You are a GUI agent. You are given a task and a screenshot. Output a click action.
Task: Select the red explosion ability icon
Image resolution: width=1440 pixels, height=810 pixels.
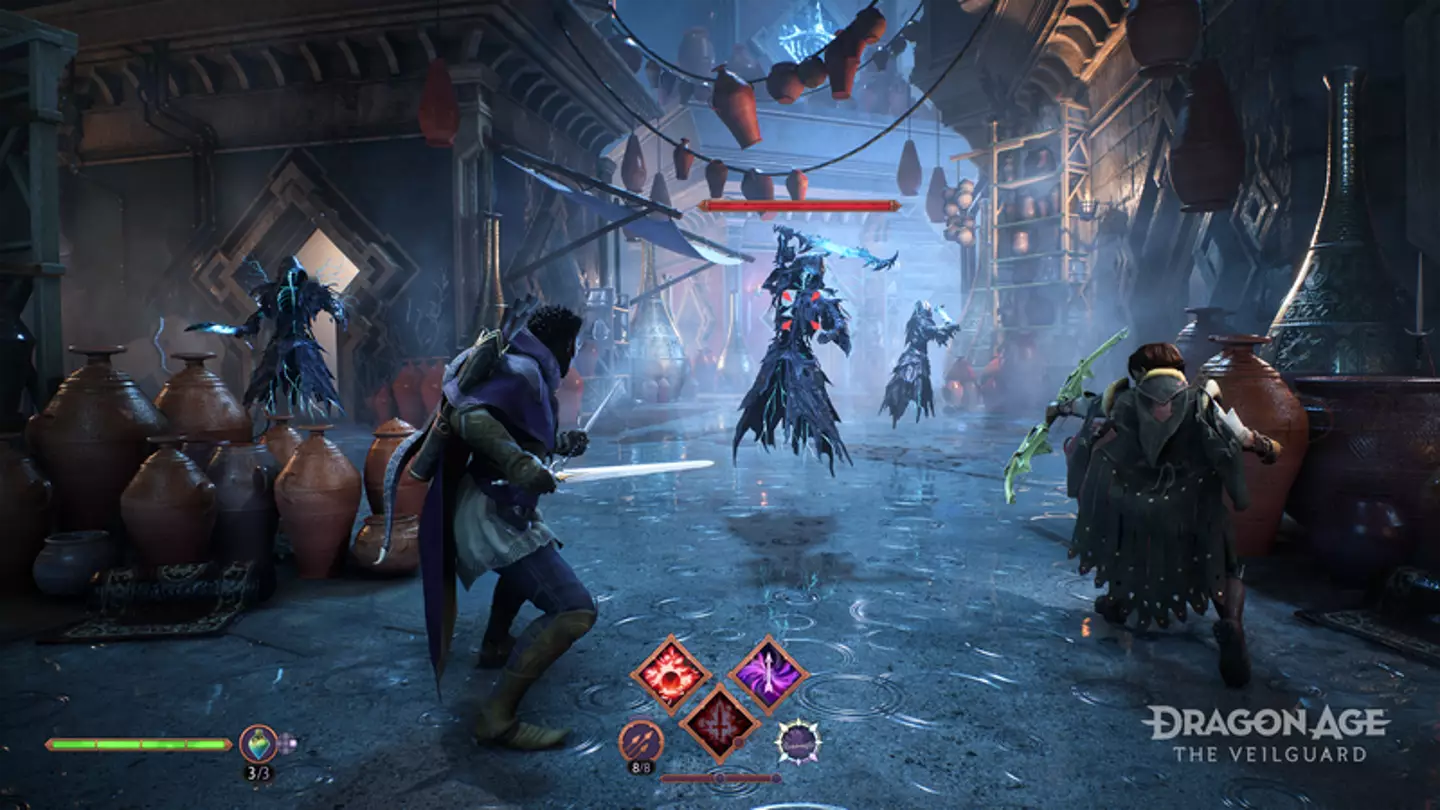point(671,675)
